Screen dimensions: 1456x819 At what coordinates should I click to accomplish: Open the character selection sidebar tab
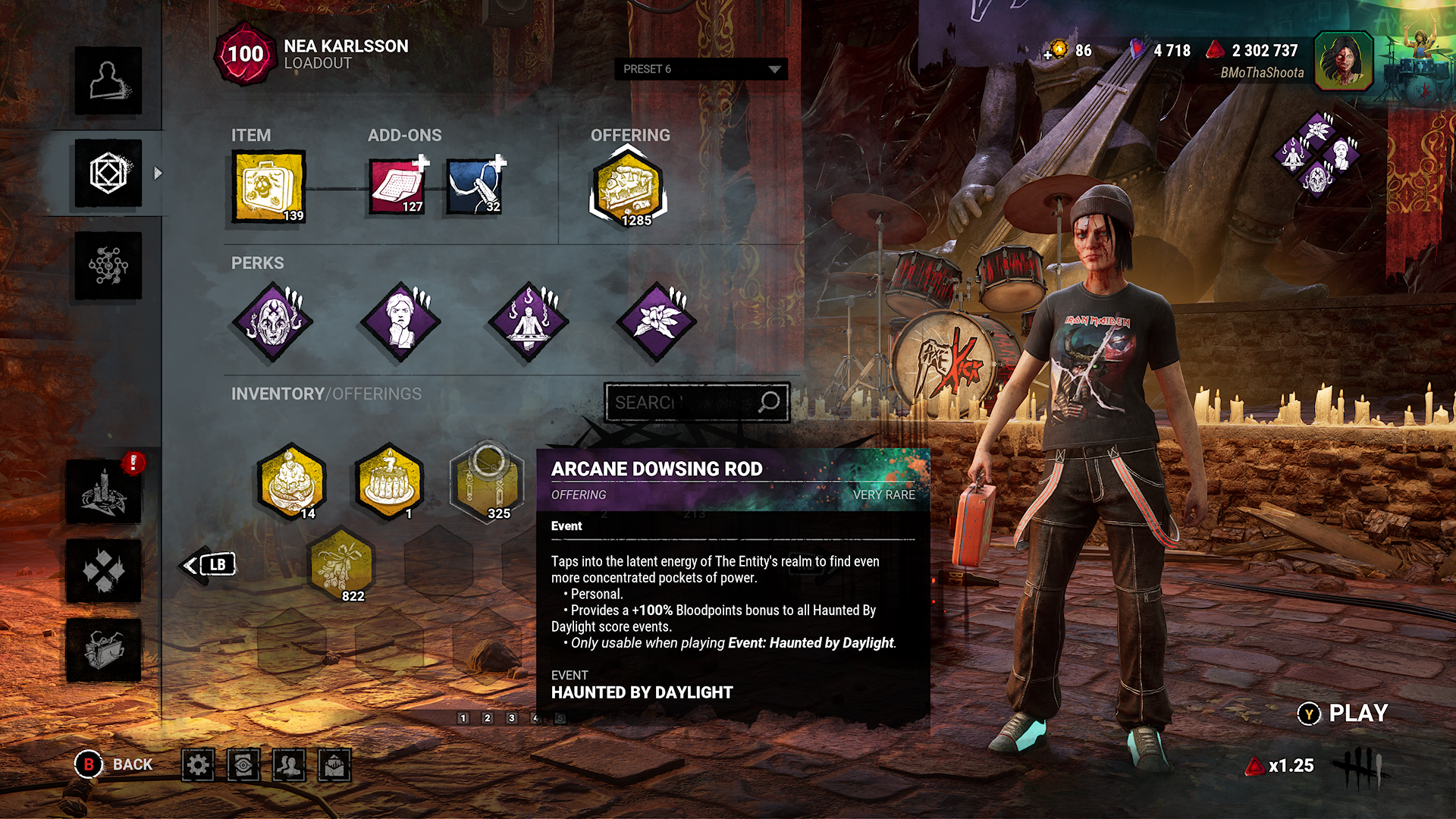[x=108, y=80]
